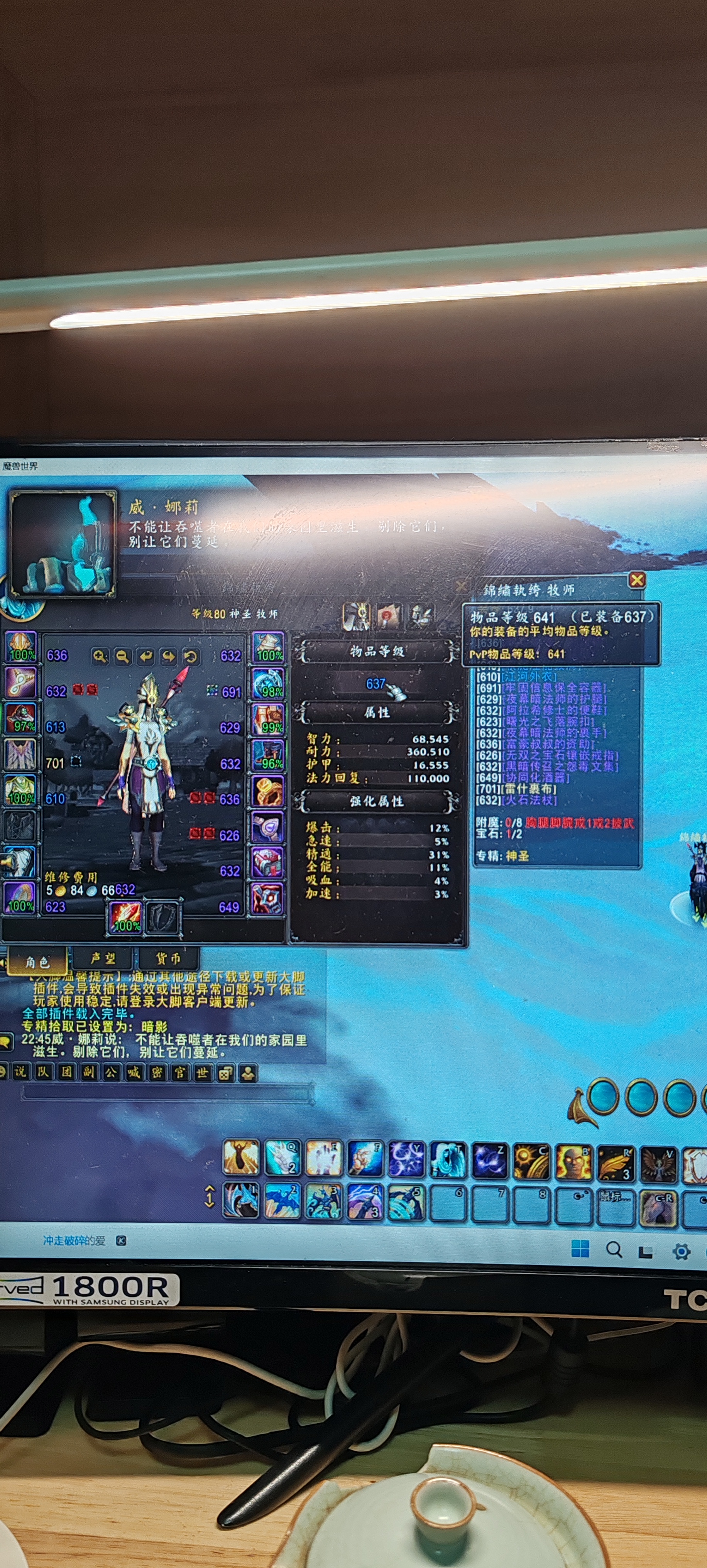
Task: Reset the character model view
Action: (x=191, y=656)
